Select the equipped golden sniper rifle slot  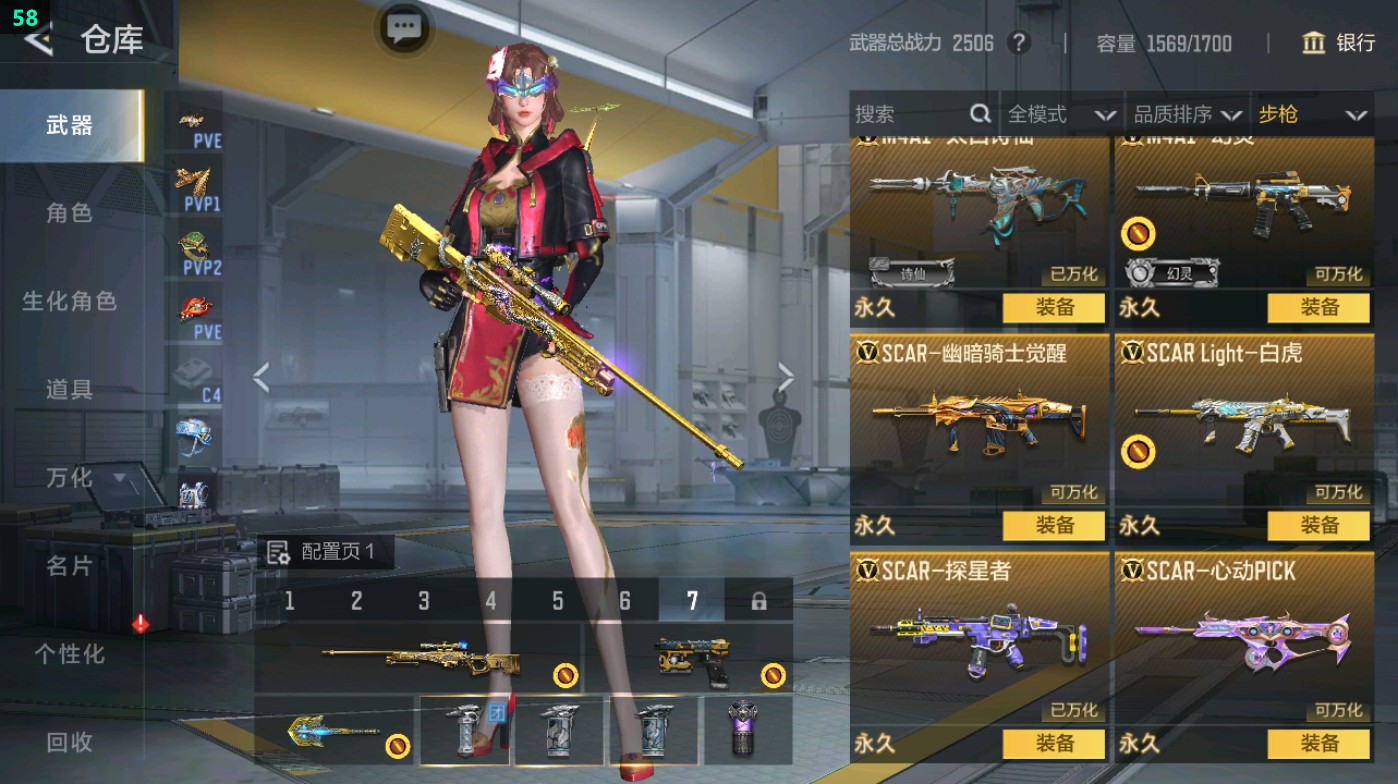click(x=420, y=658)
